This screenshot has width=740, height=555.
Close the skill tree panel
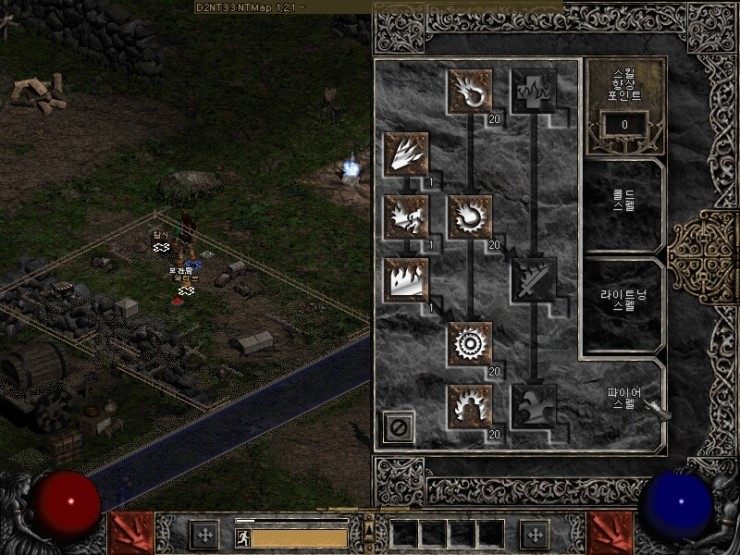398,428
